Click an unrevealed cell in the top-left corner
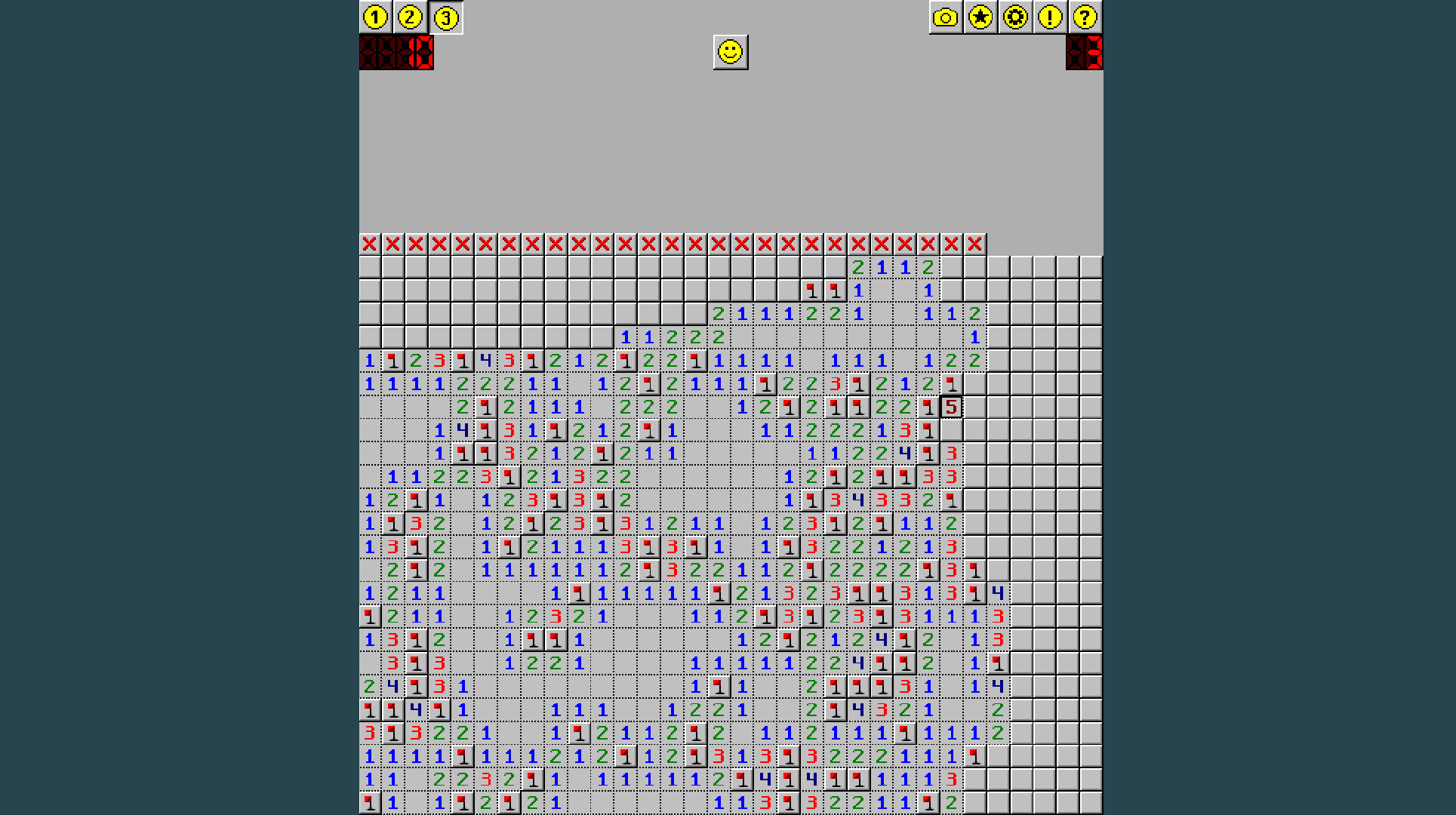Viewport: 1456px width, 815px height. [x=369, y=267]
